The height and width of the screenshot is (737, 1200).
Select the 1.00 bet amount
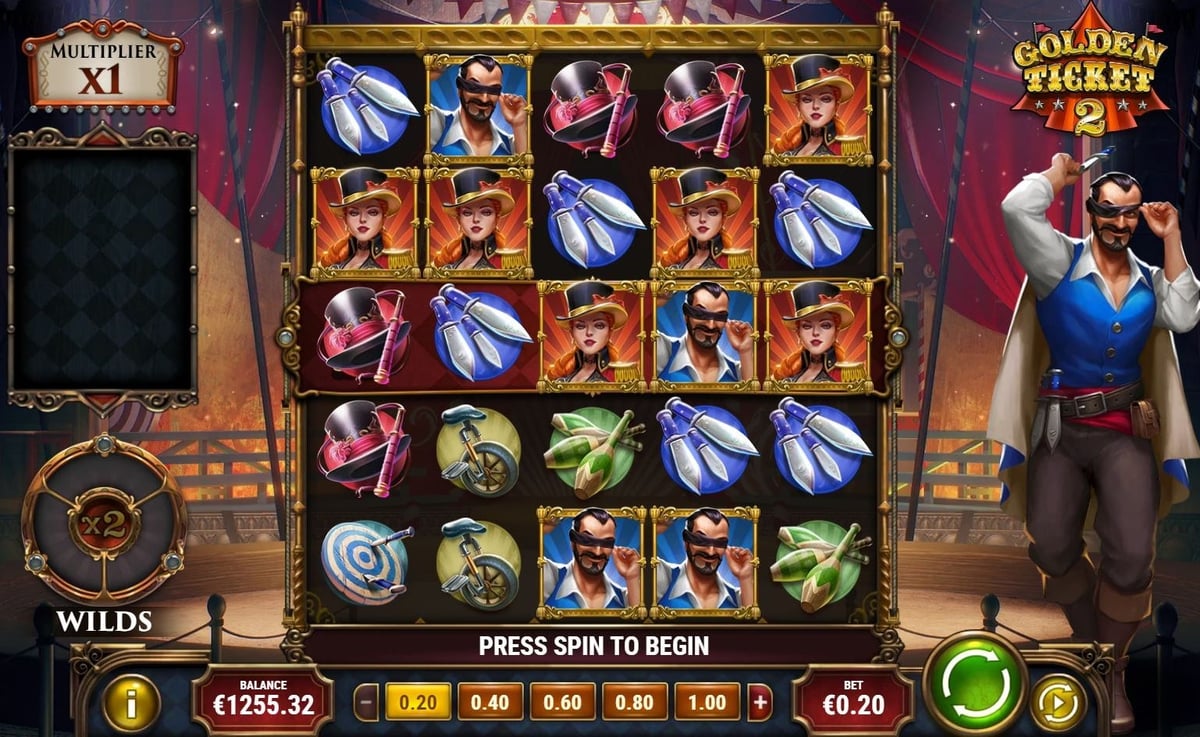(707, 702)
